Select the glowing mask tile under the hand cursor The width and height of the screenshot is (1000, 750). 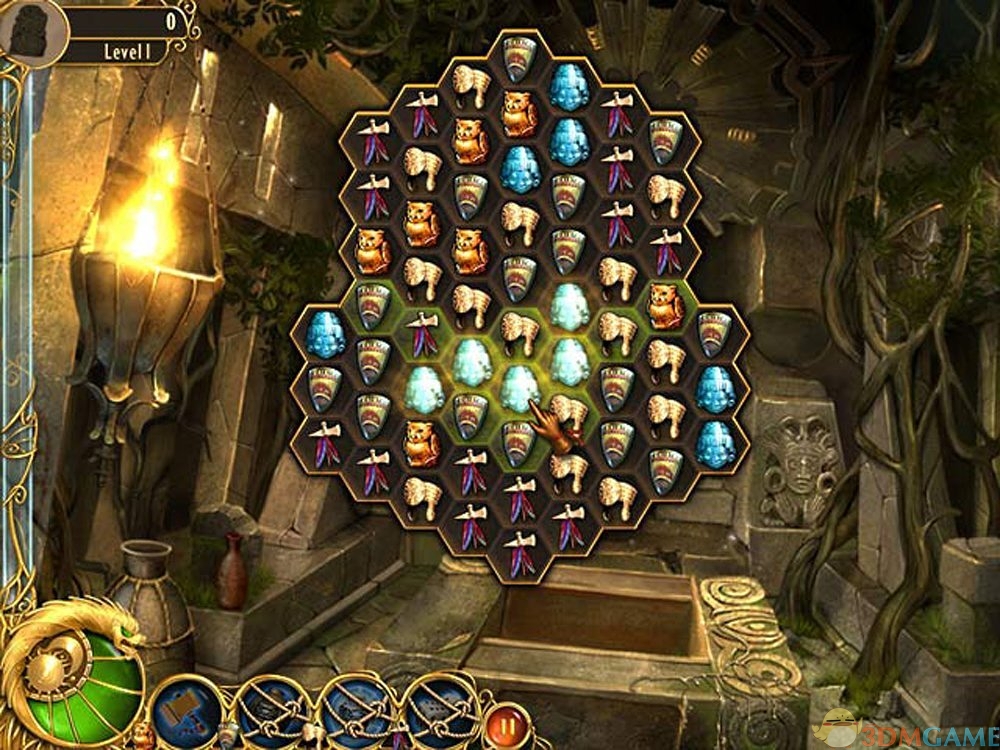(x=518, y=385)
